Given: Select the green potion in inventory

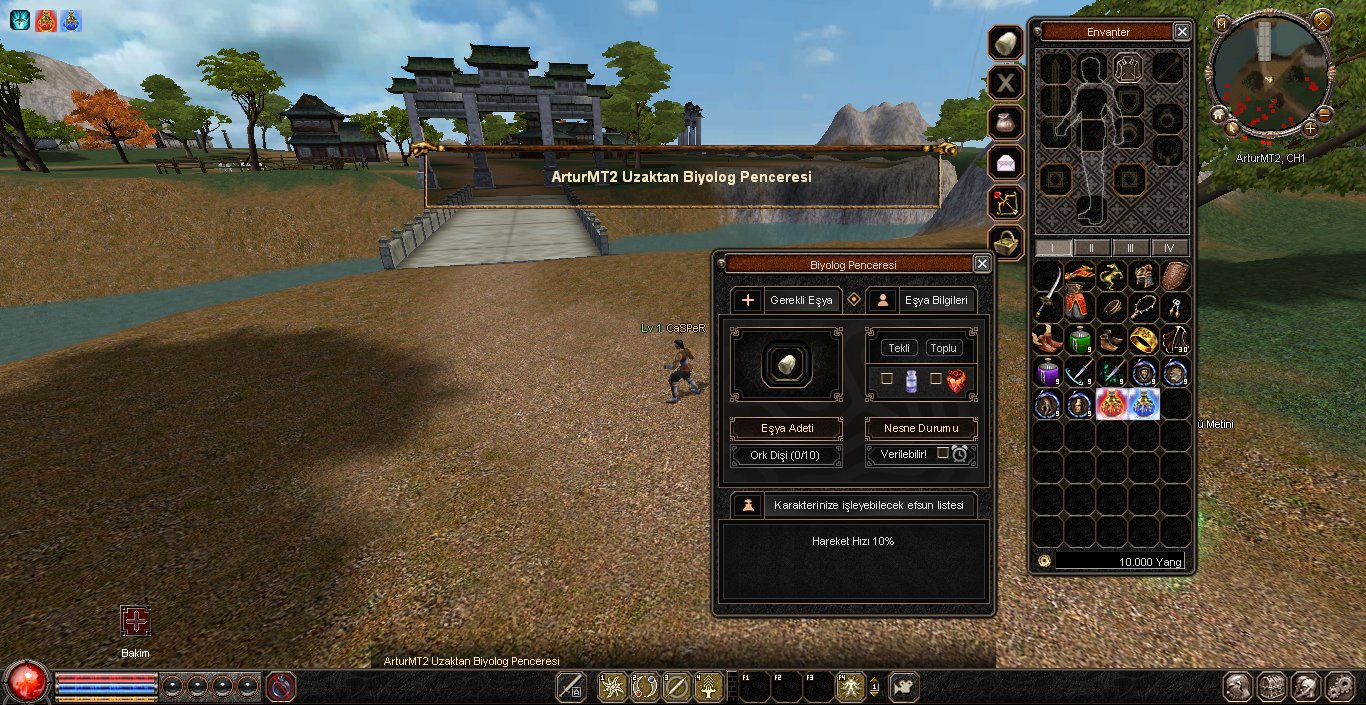Looking at the screenshot, I should point(1078,340).
